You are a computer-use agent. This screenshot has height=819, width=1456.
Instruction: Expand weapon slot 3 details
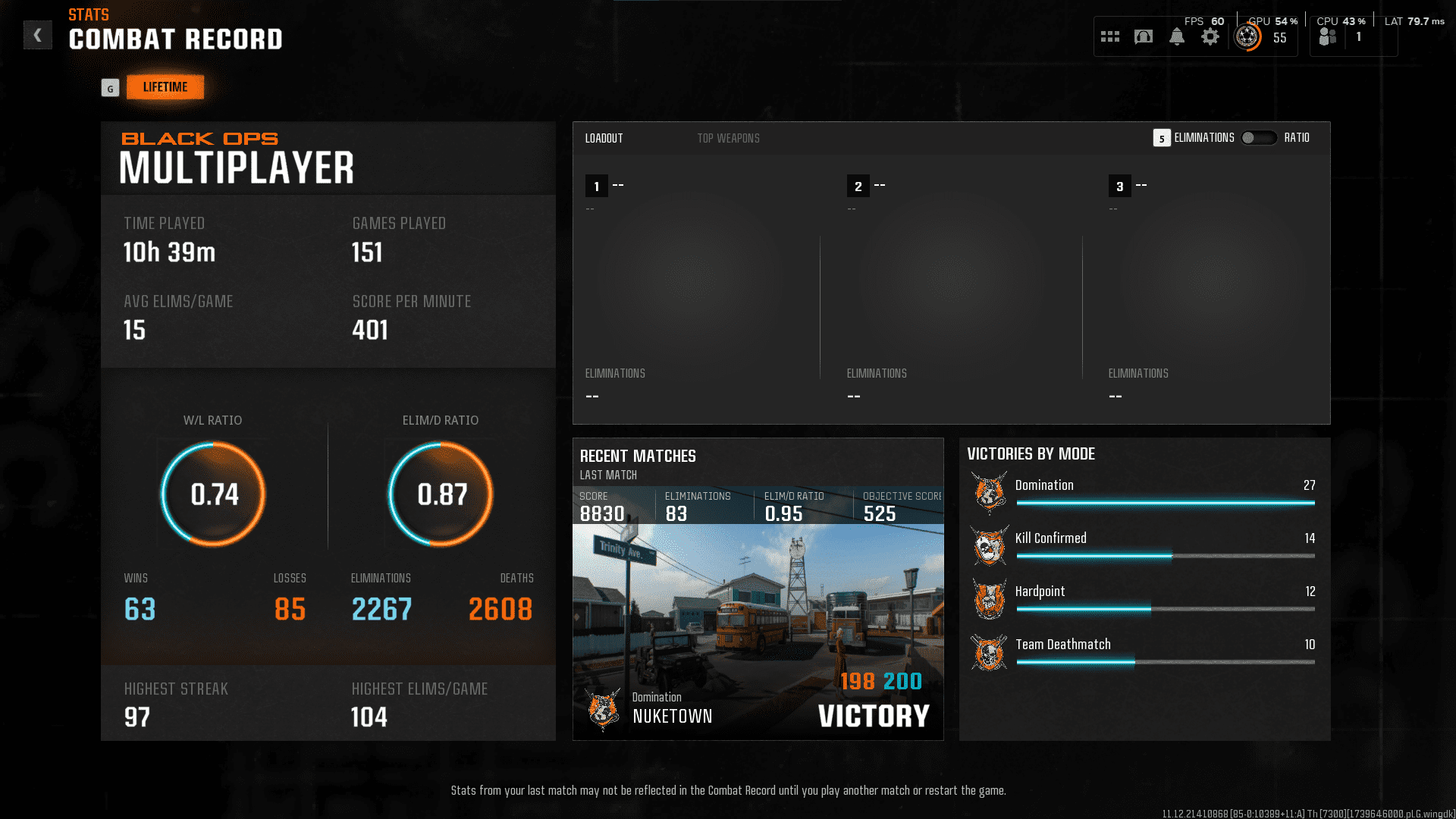coord(1120,186)
